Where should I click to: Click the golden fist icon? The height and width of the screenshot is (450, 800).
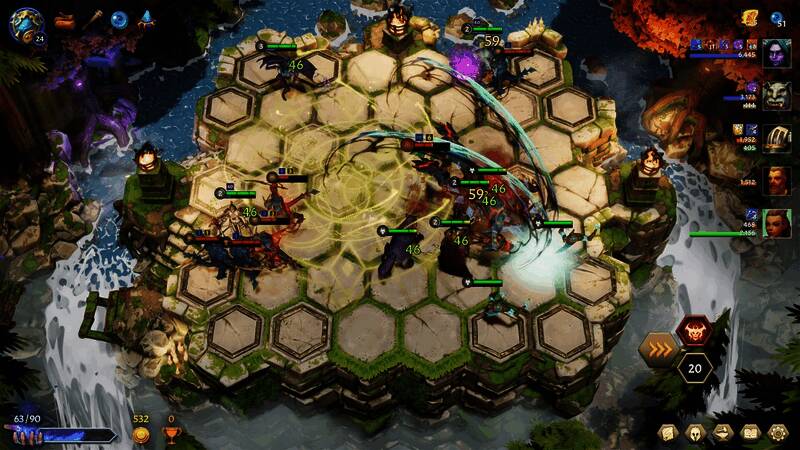[749, 17]
